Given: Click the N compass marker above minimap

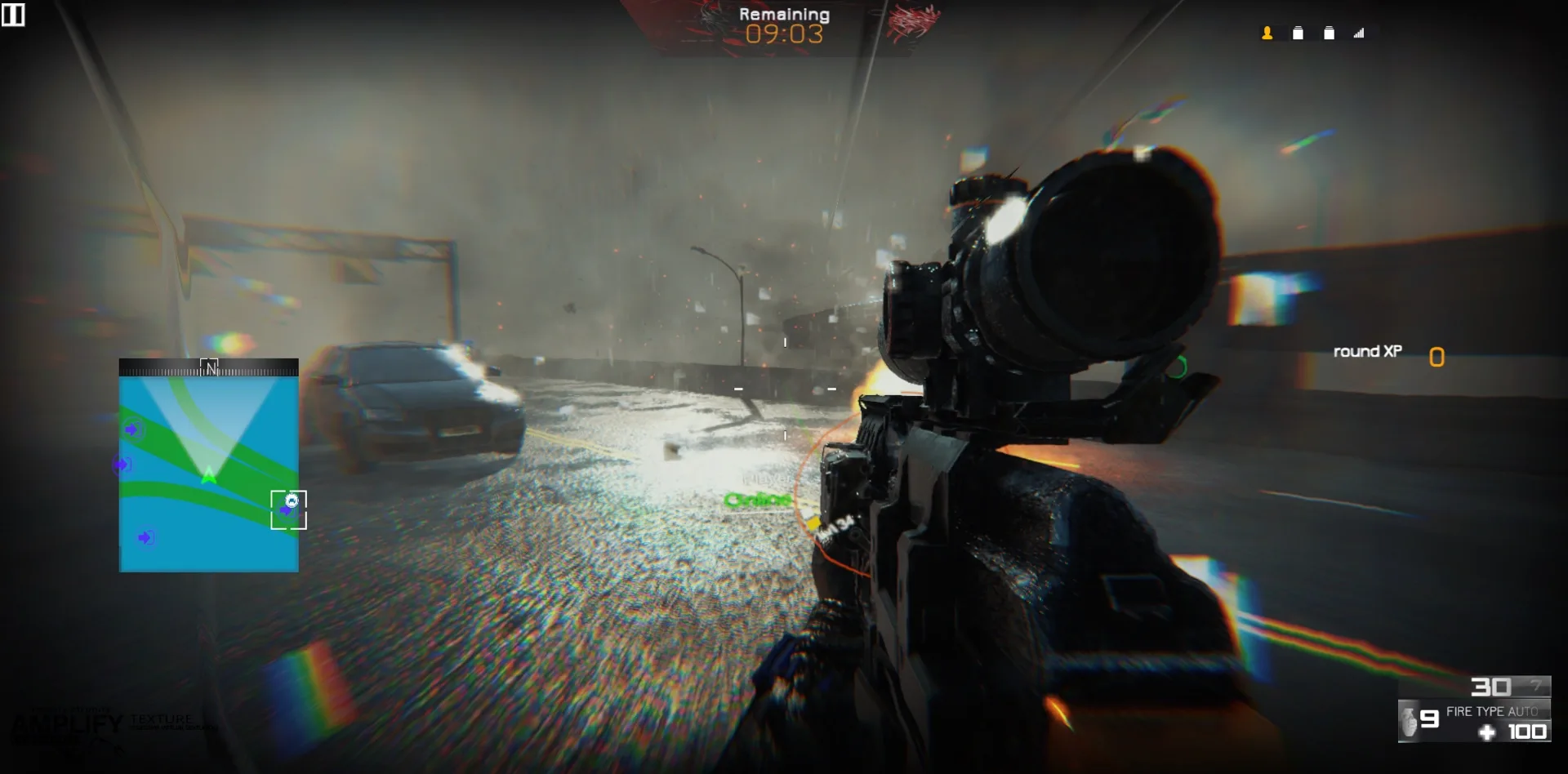Looking at the screenshot, I should click(x=210, y=367).
